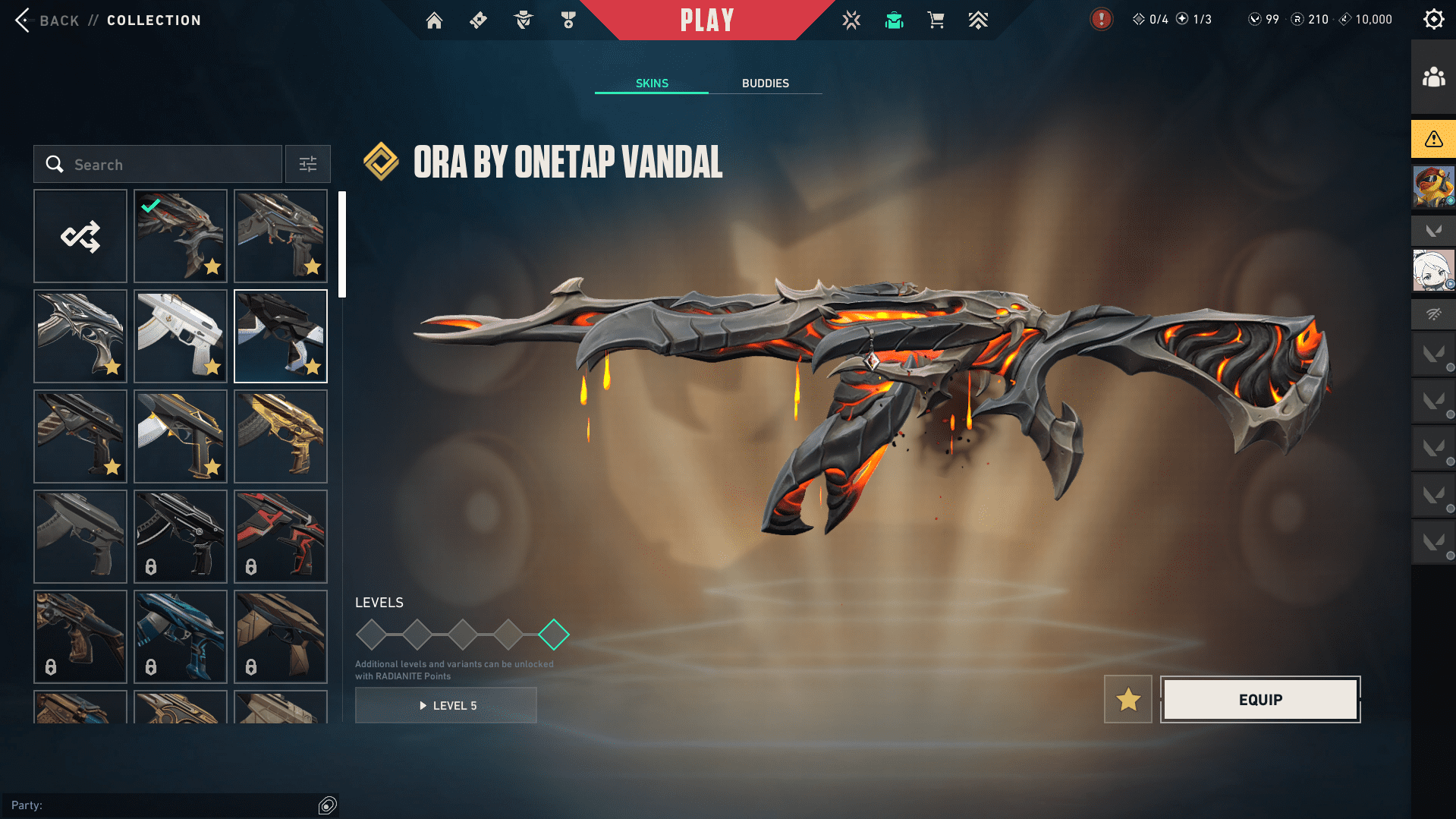Open the social friends panel
The width and height of the screenshot is (1456, 819).
point(1433,77)
